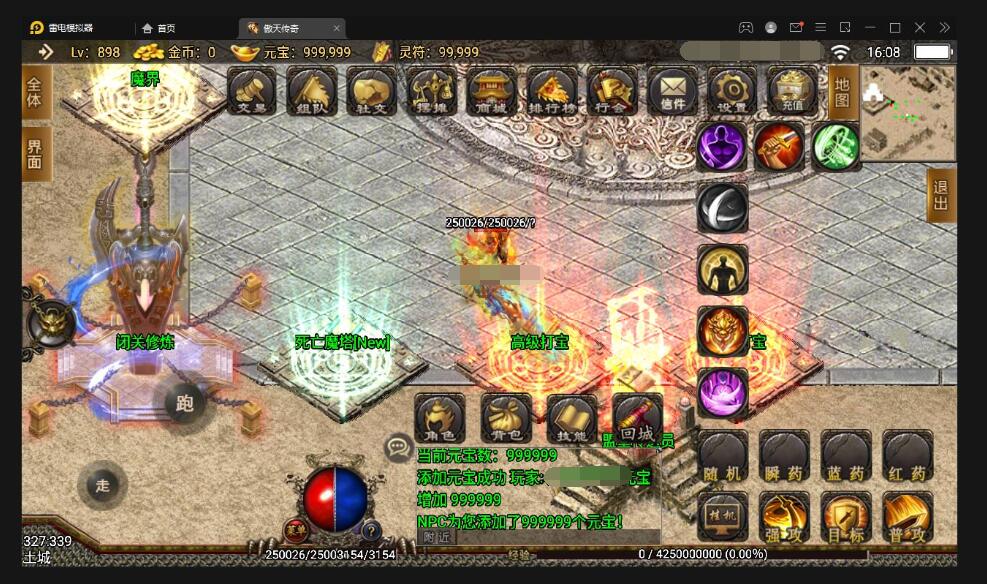Open the 技能 skills book

coord(572,419)
